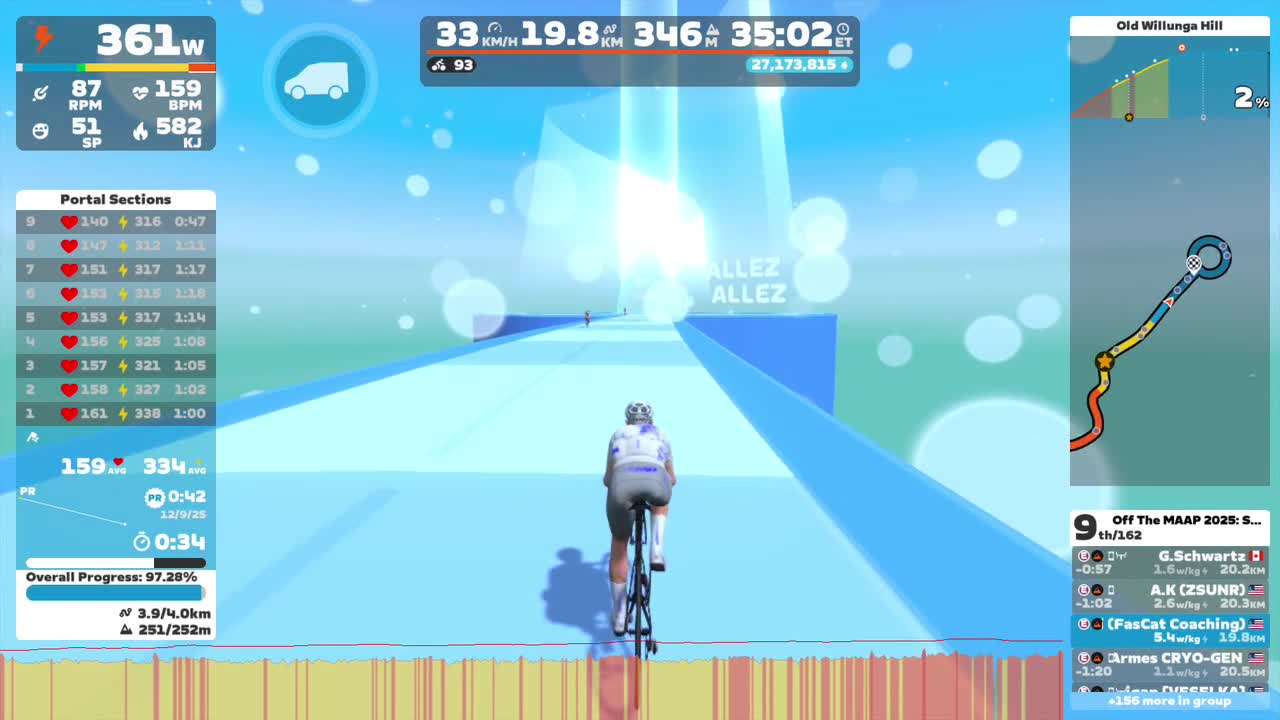
Task: Click the star marker on the minimap route
Action: click(1104, 360)
